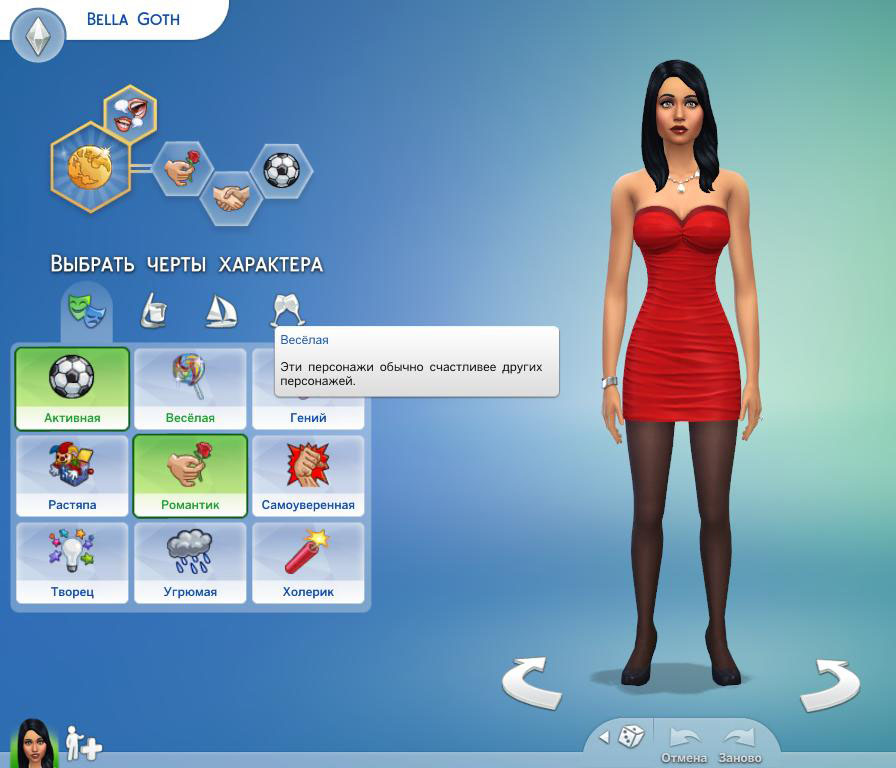Click the dice randomize button
The image size is (896, 768).
click(630, 737)
